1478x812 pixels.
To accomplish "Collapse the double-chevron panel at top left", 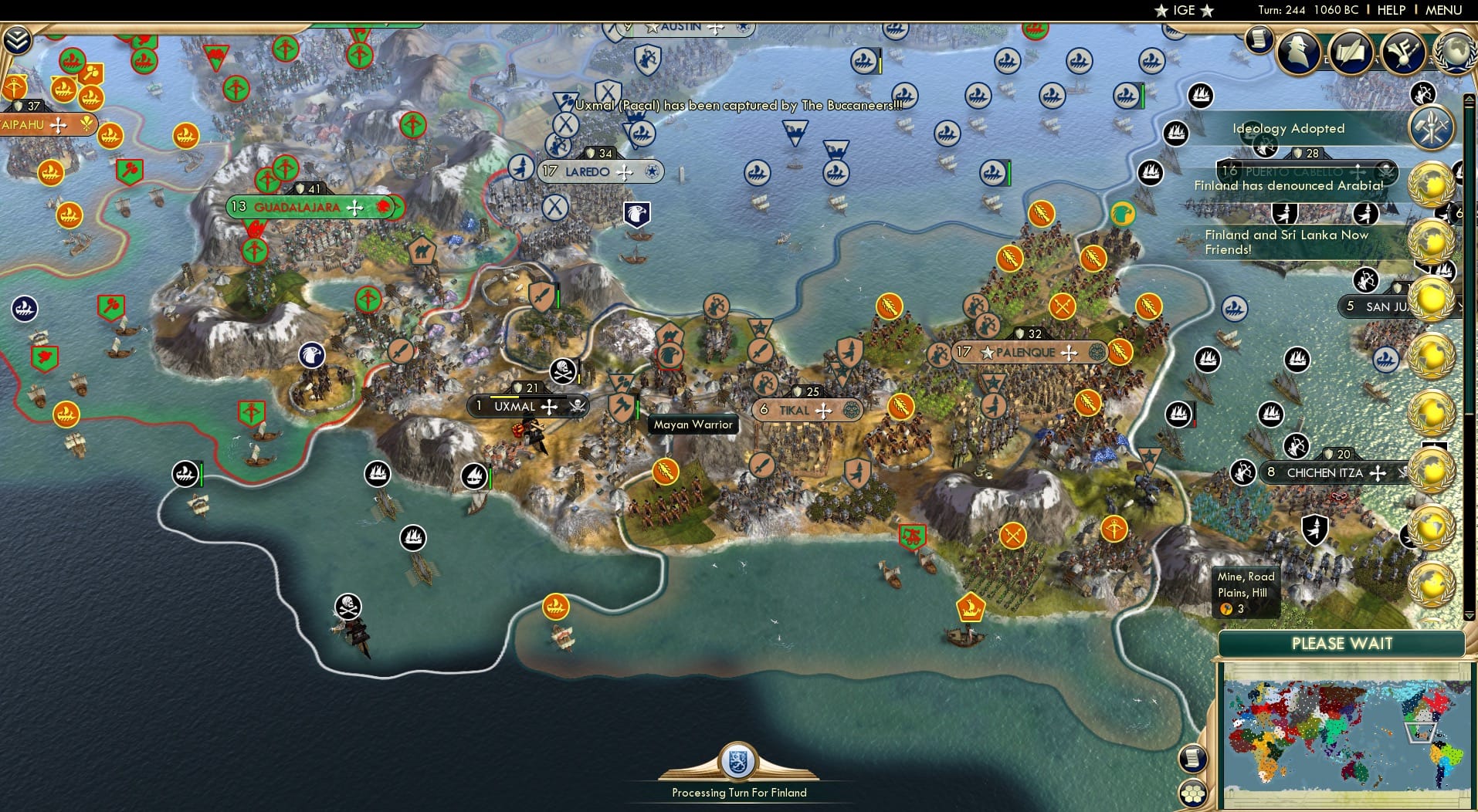I will click(18, 38).
